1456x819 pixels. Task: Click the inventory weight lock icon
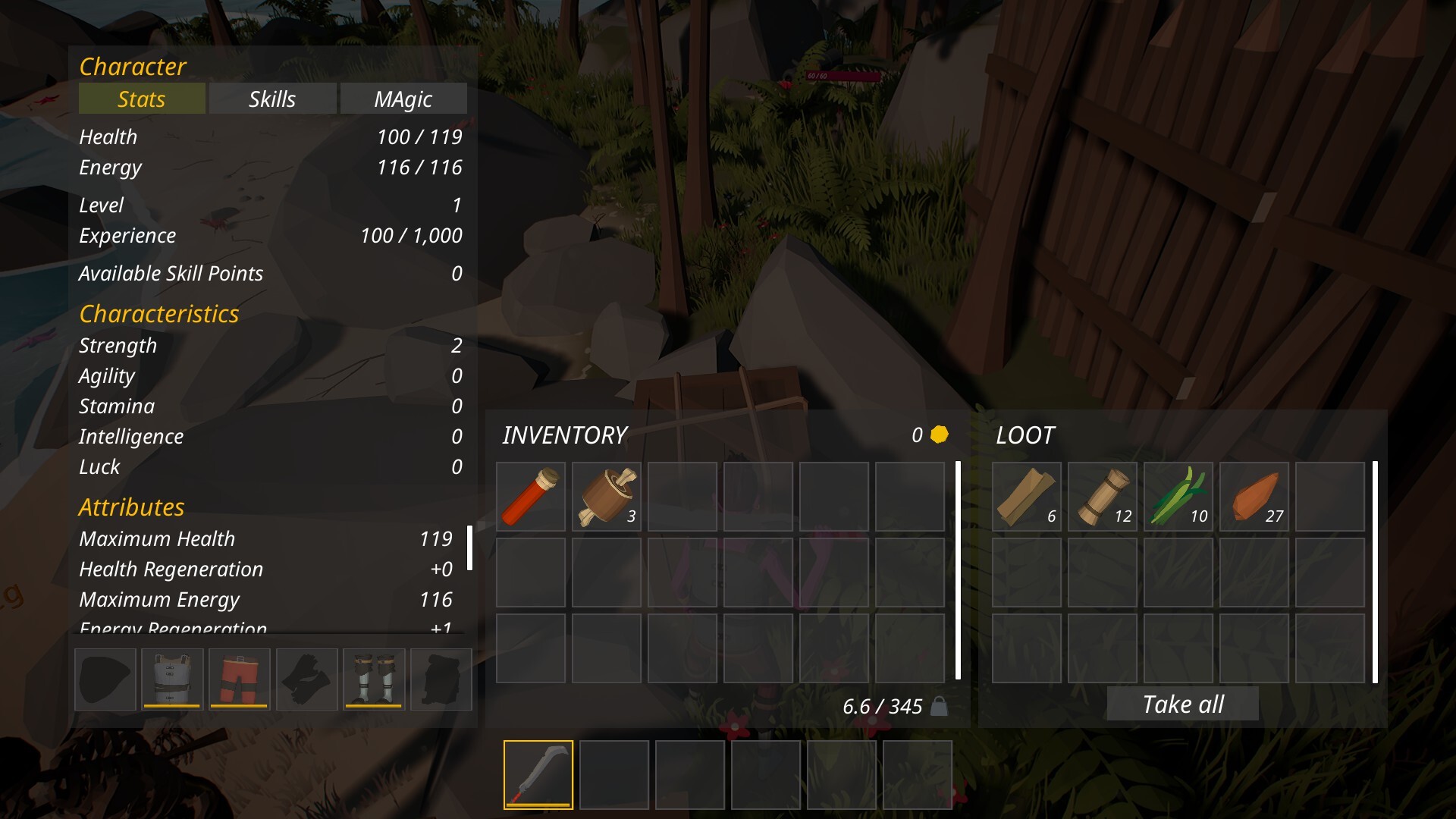pyautogui.click(x=940, y=706)
